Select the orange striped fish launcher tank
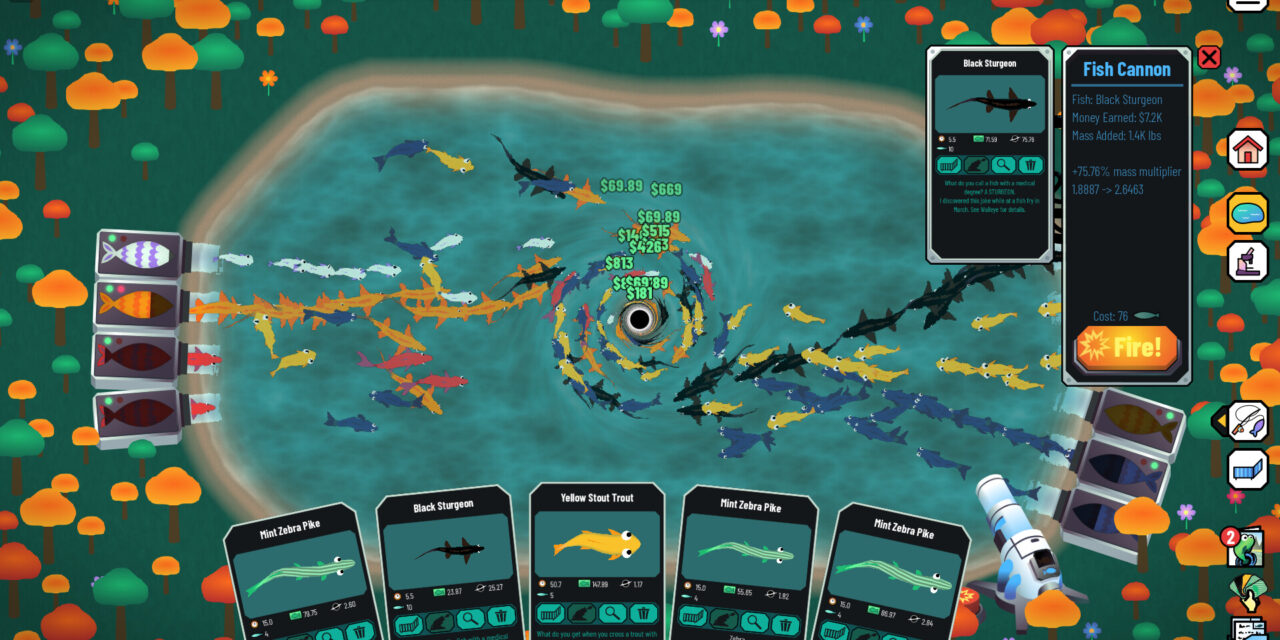The image size is (1280, 640). 138,304
